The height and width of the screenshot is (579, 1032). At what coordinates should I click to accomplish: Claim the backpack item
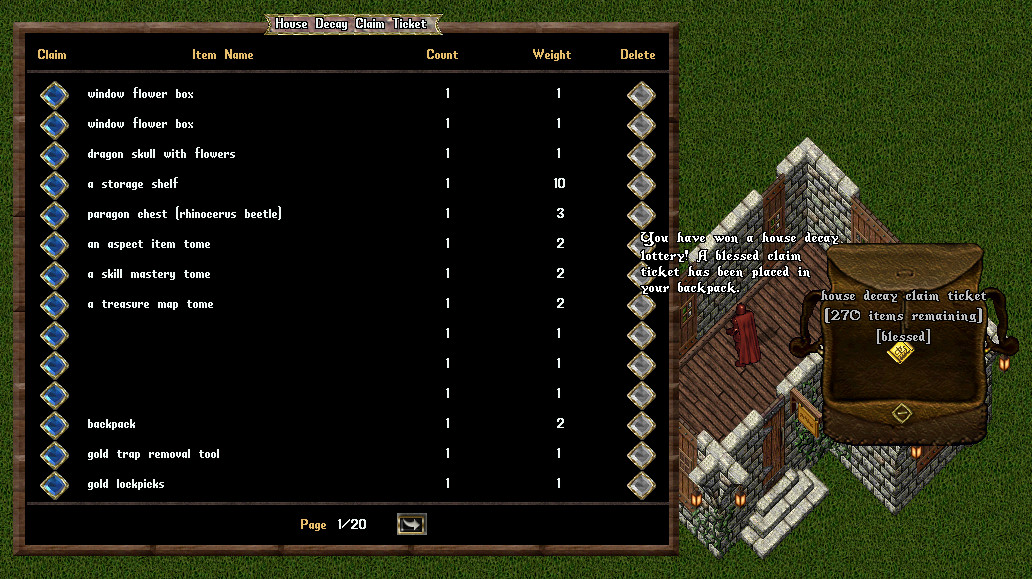click(53, 425)
